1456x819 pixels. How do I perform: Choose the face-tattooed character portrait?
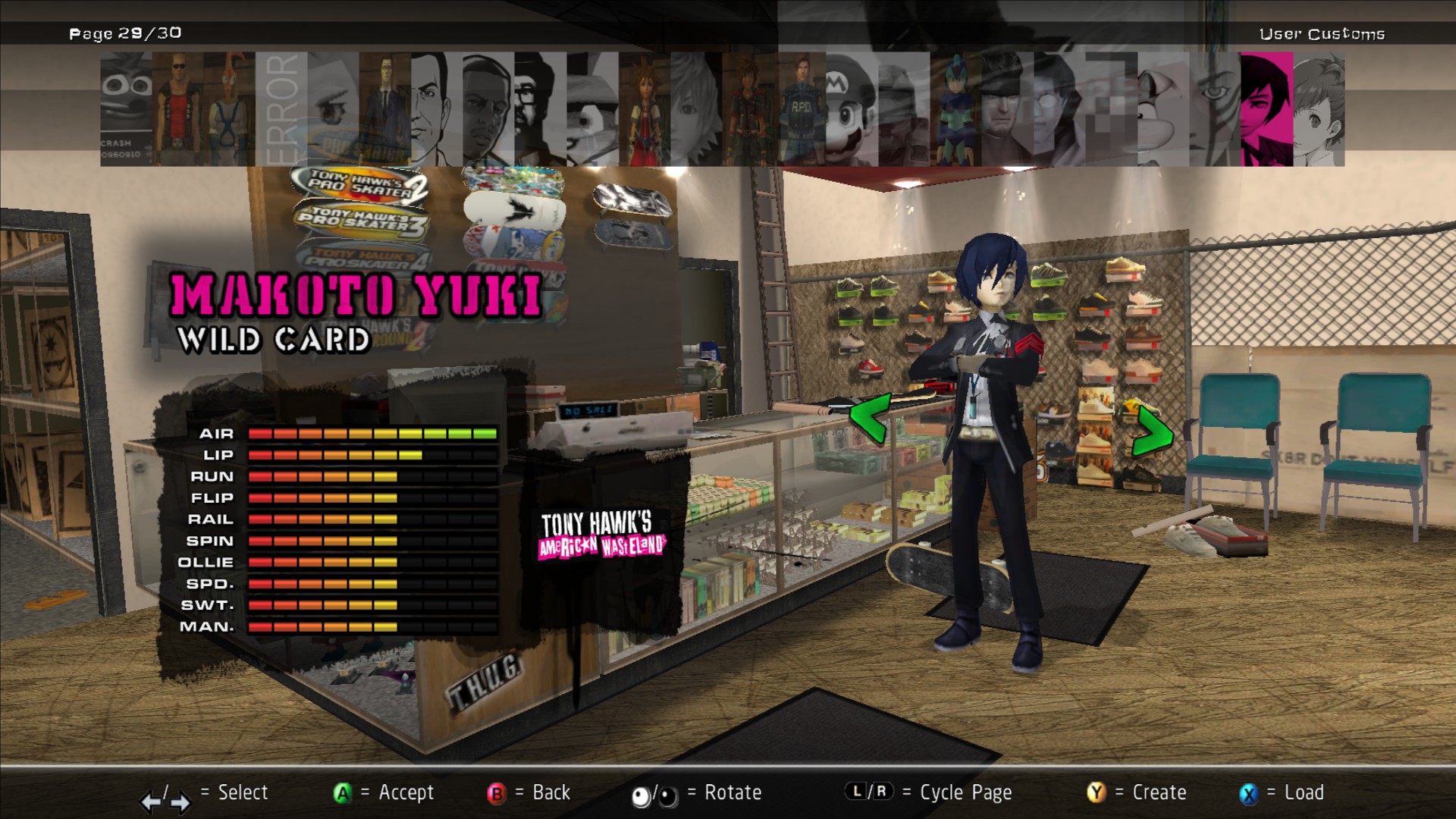[1215, 109]
